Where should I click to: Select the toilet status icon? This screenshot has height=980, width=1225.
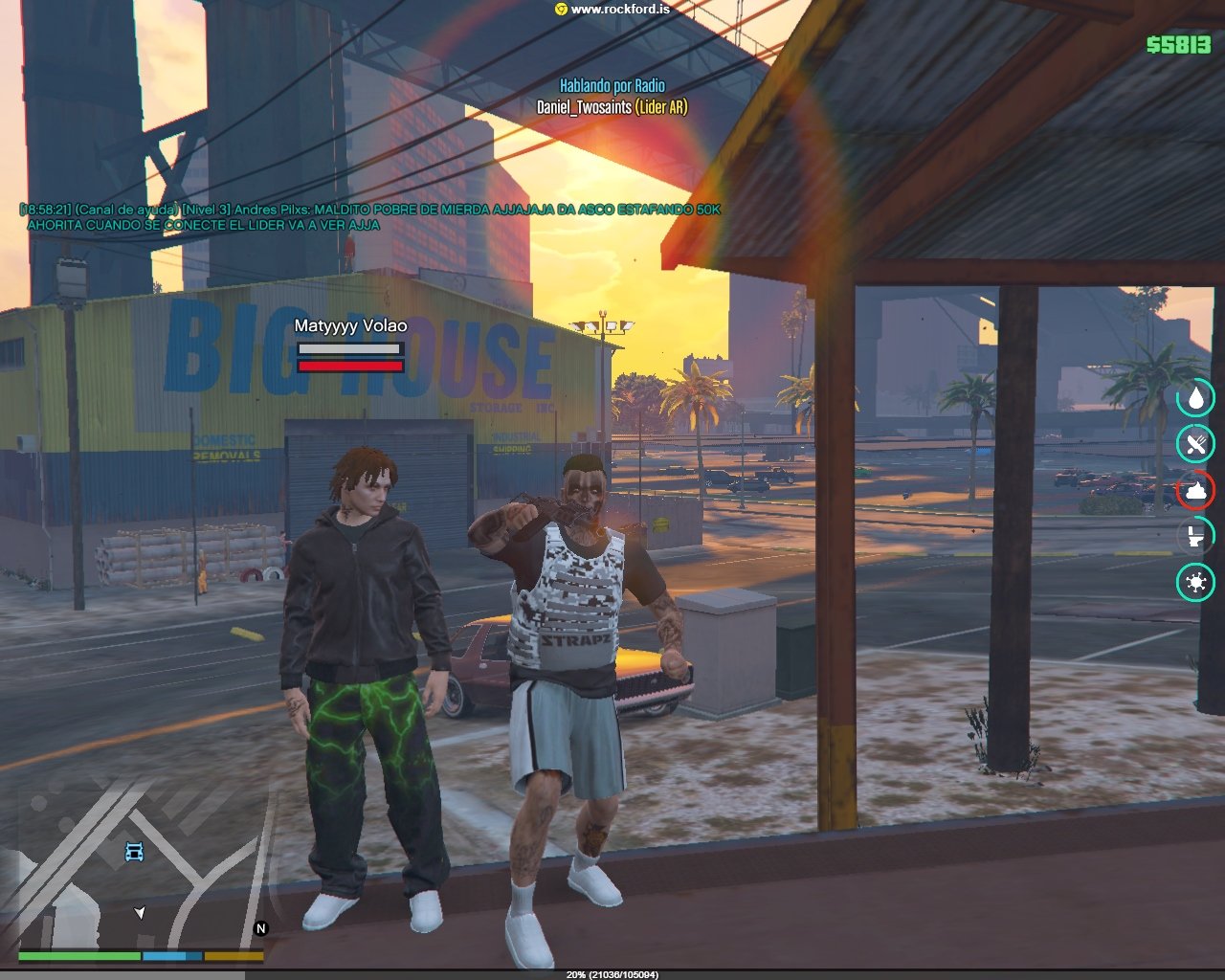(x=1195, y=536)
